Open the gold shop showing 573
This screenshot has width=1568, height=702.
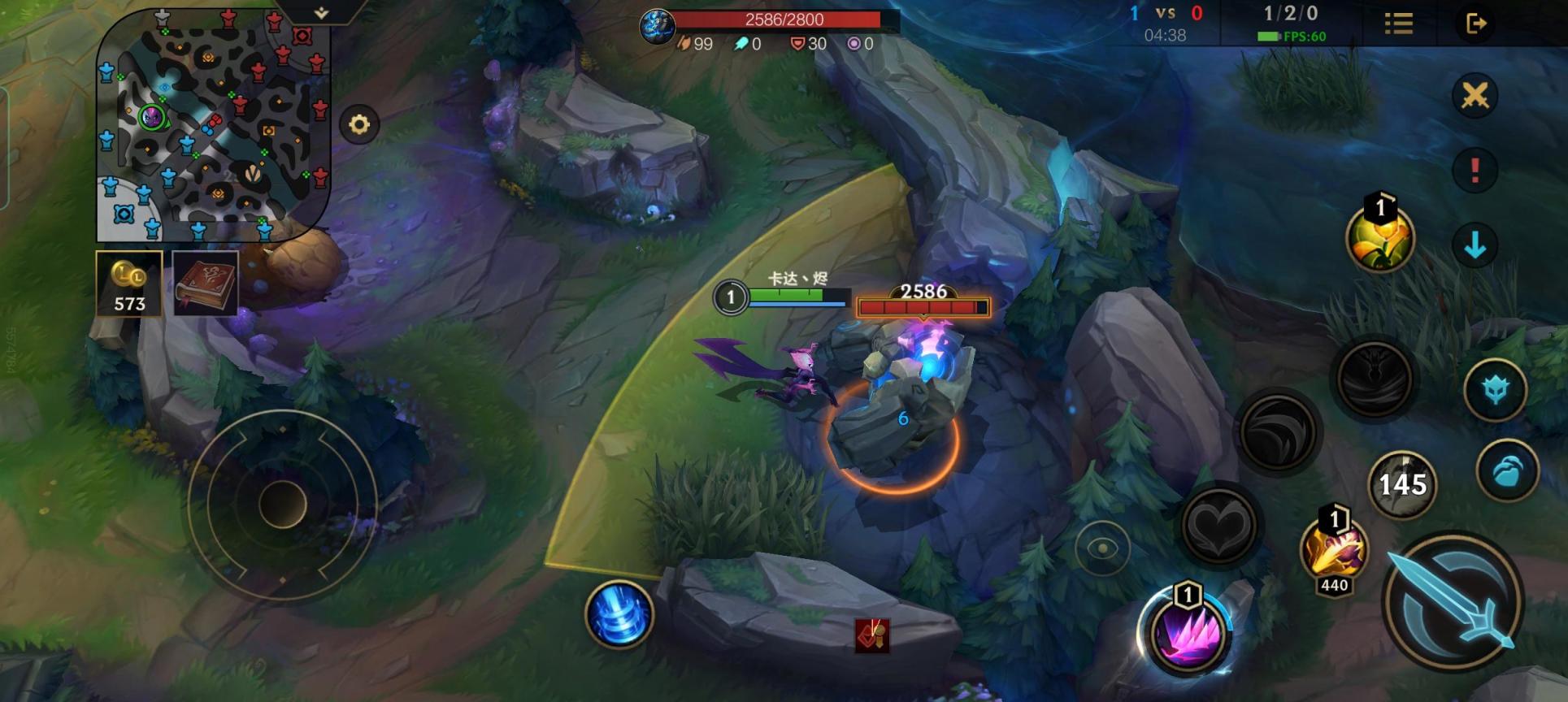(129, 284)
